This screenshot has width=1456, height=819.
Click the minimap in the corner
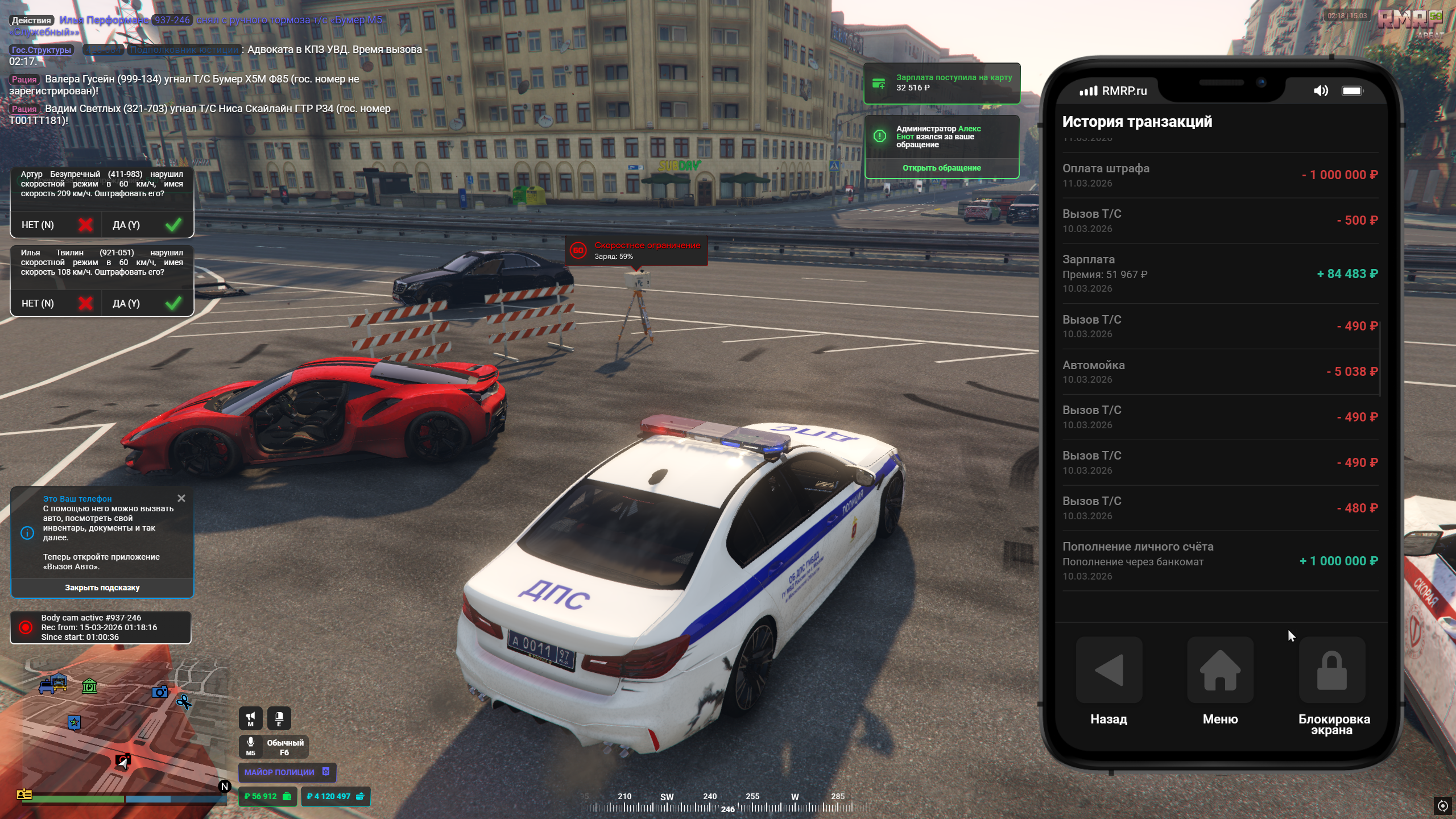[x=114, y=734]
